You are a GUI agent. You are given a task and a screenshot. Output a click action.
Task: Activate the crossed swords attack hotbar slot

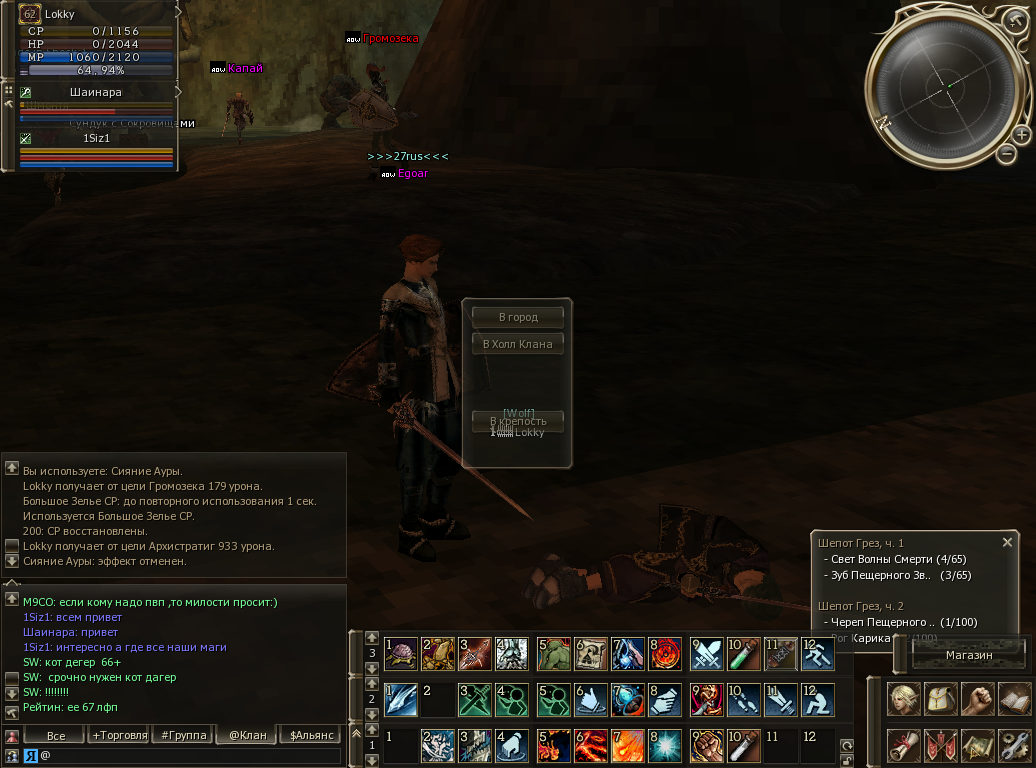(x=707, y=653)
